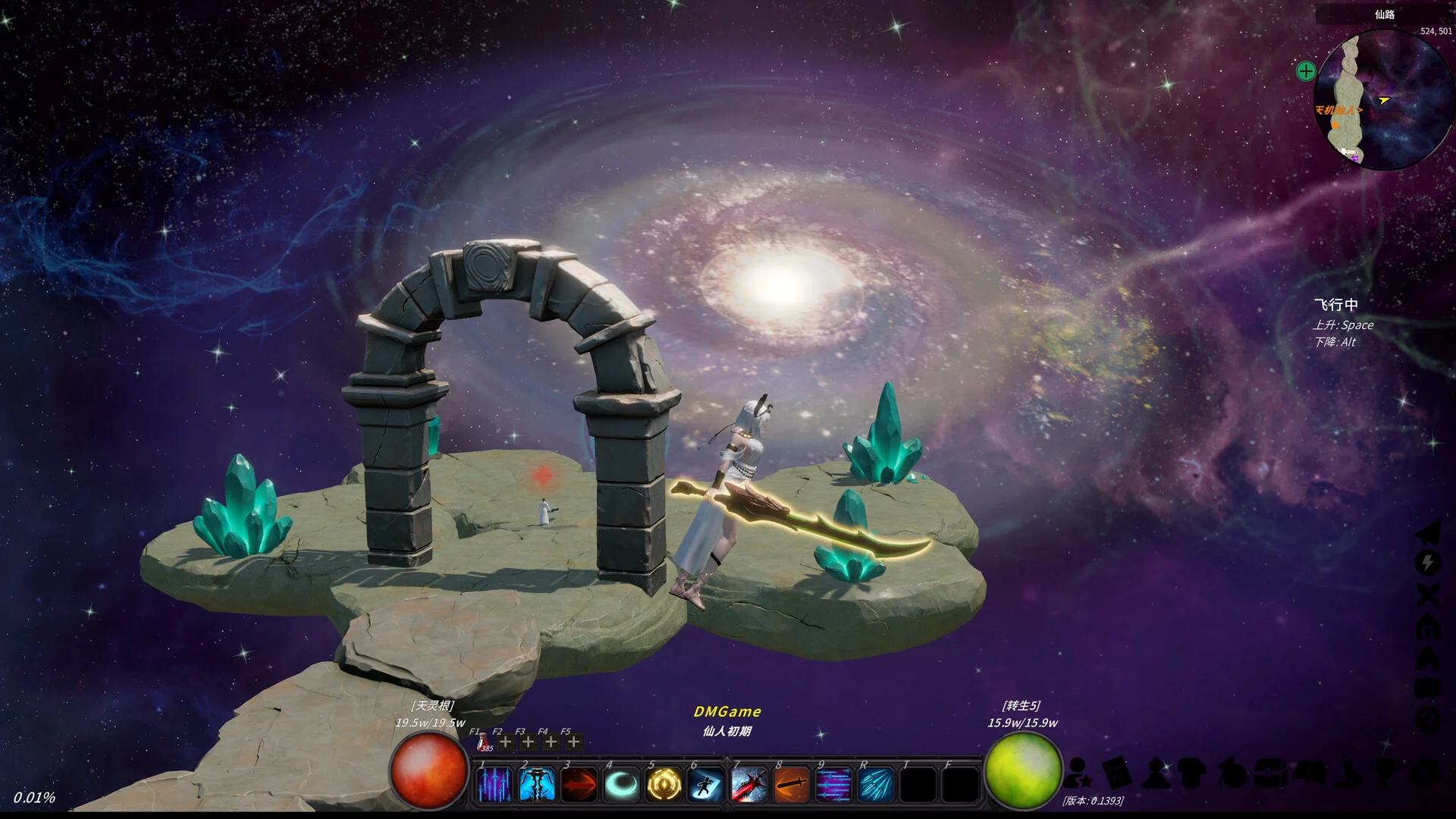The image size is (1456, 819).
Task: Activate the cyan crescent moon skill
Action: pyautogui.click(x=621, y=784)
